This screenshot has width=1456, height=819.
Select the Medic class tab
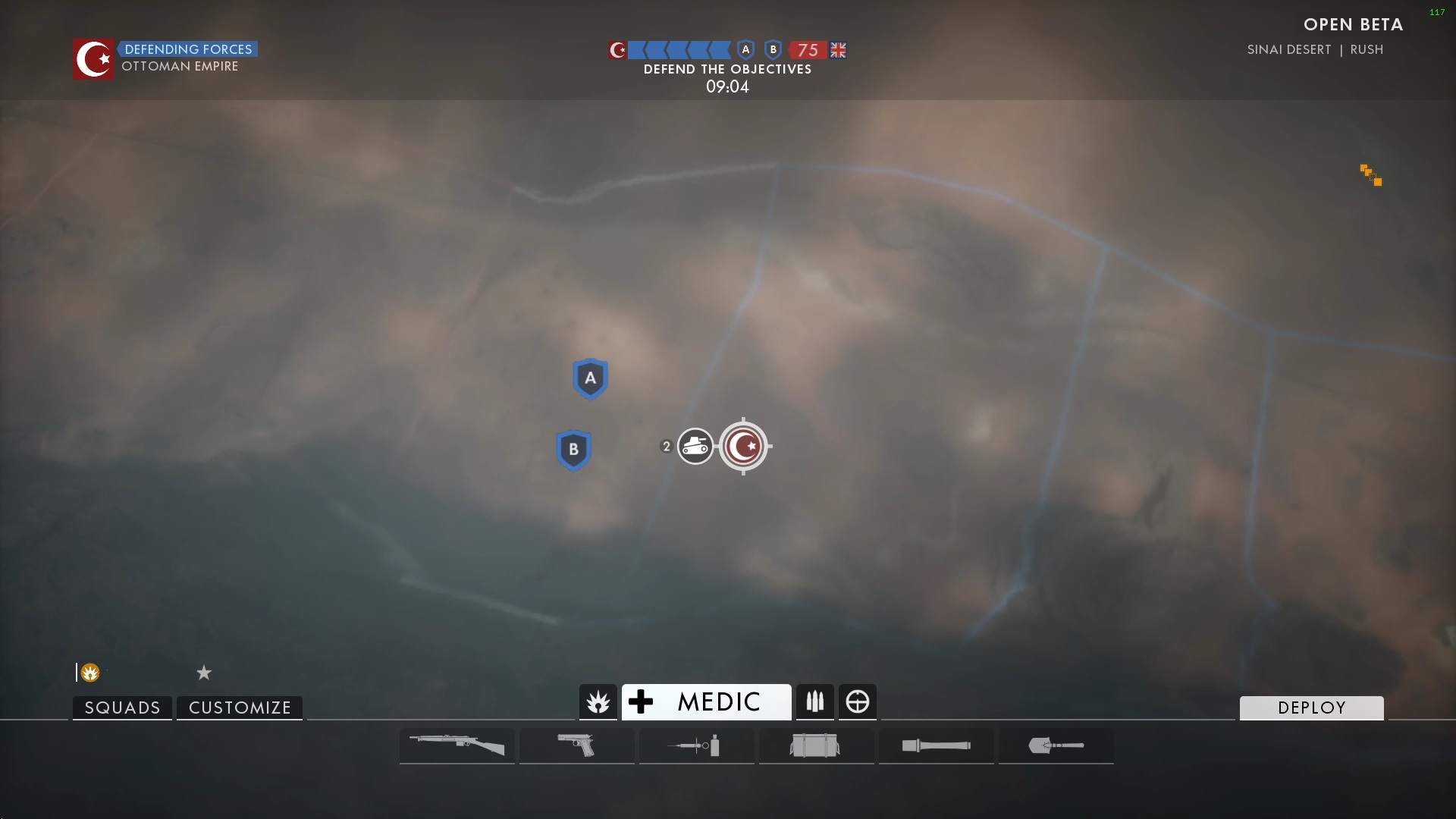pyautogui.click(x=706, y=702)
